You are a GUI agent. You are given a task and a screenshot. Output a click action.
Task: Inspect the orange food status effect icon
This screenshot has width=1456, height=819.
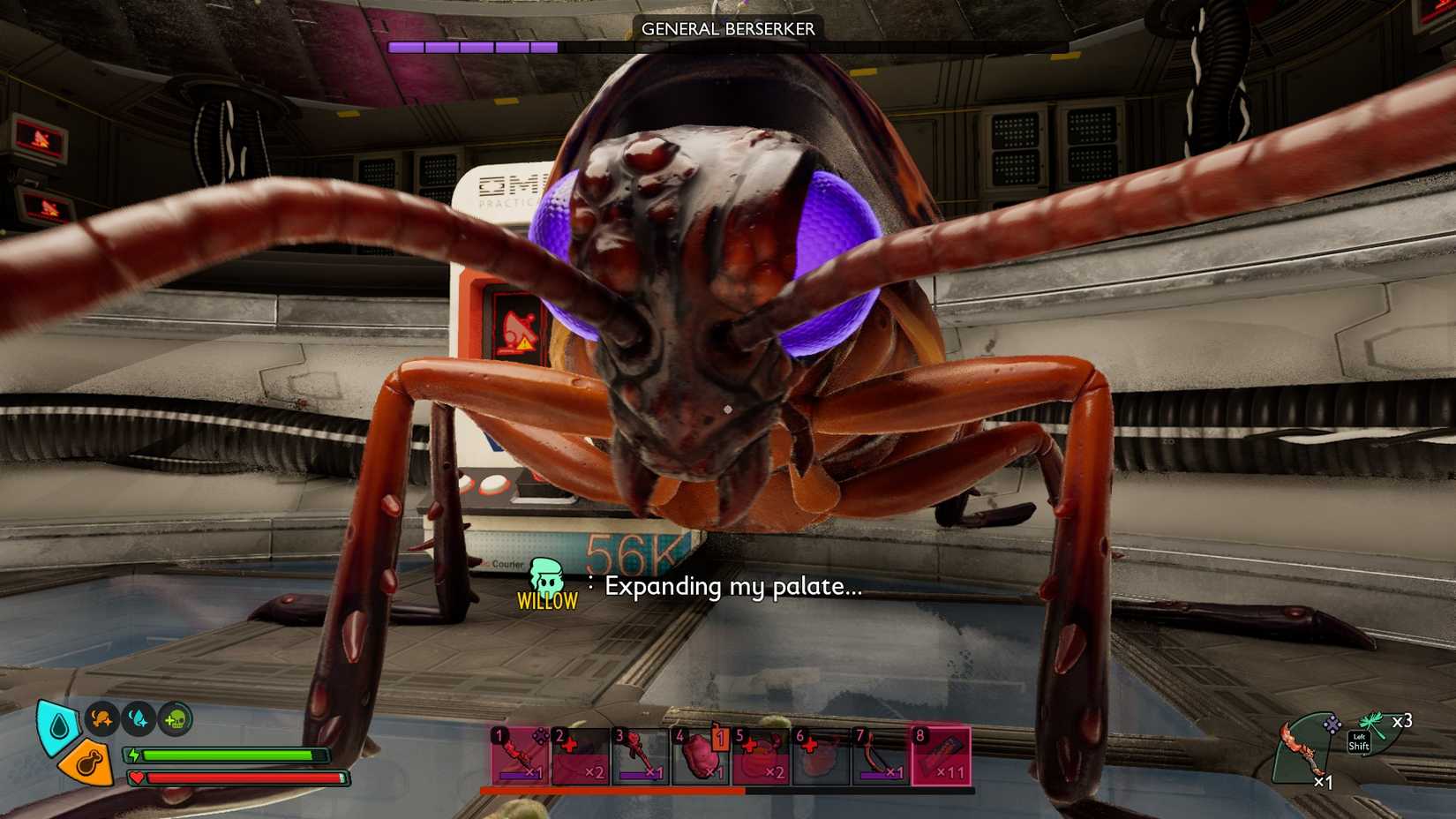coord(102,719)
